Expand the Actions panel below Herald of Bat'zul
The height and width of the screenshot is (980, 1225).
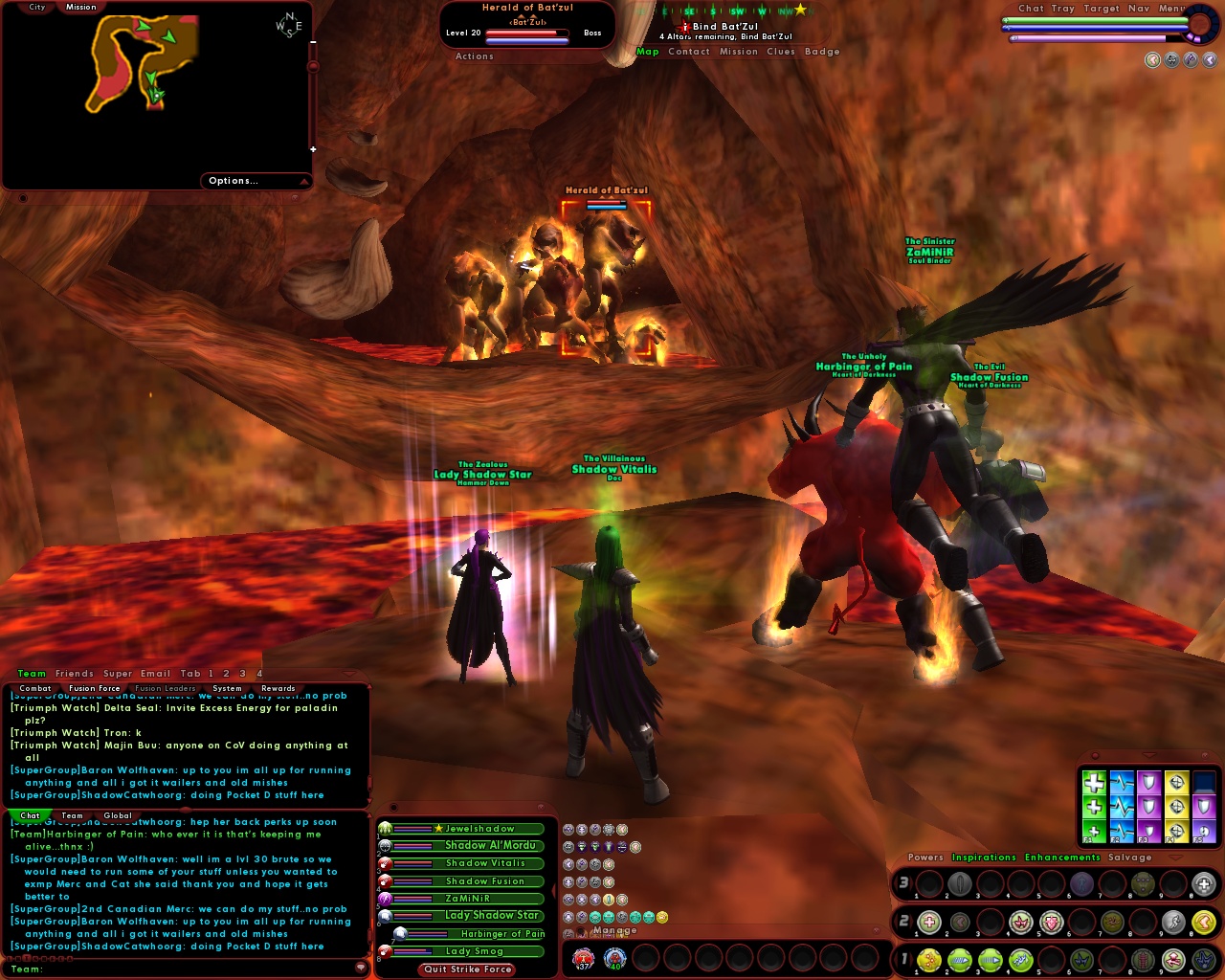[474, 56]
